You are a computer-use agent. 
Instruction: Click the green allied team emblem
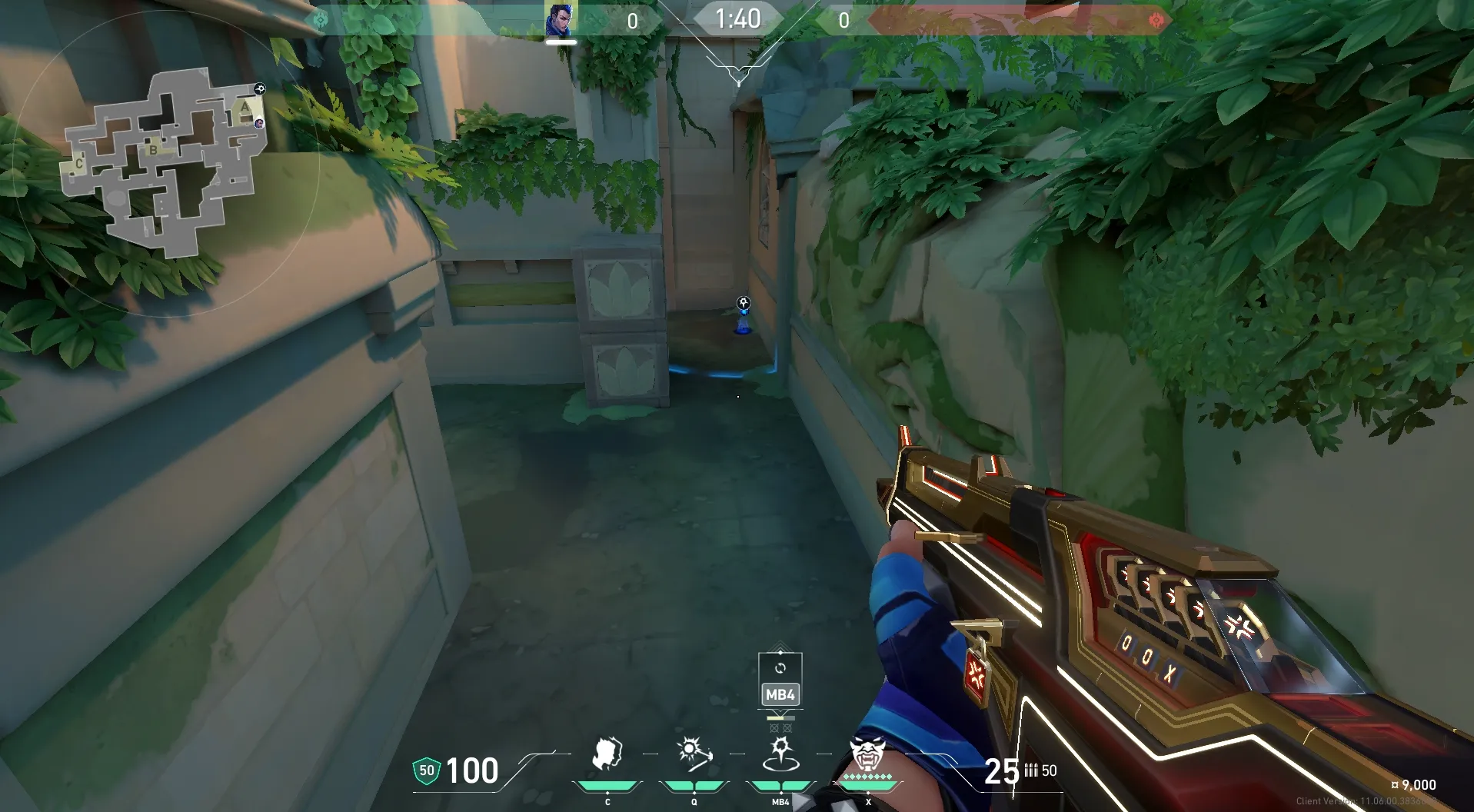pos(321,19)
